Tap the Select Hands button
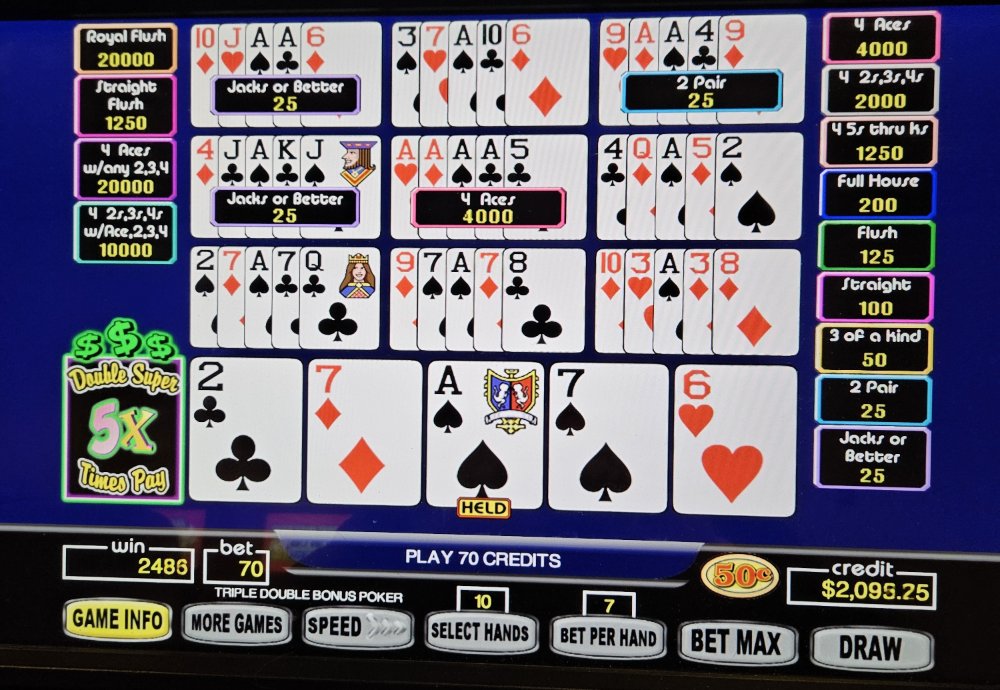 pyautogui.click(x=480, y=633)
